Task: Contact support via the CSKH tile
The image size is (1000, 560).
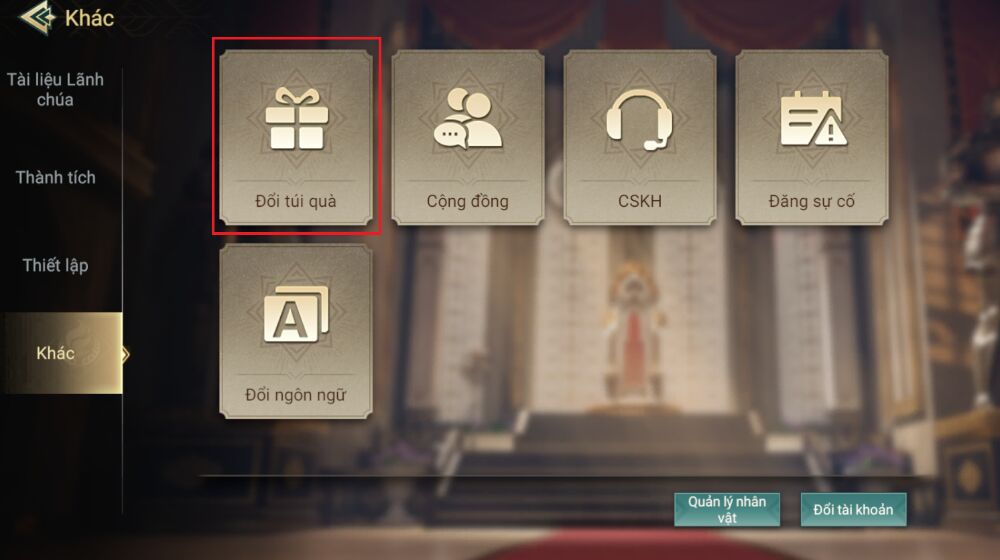Action: 640,137
